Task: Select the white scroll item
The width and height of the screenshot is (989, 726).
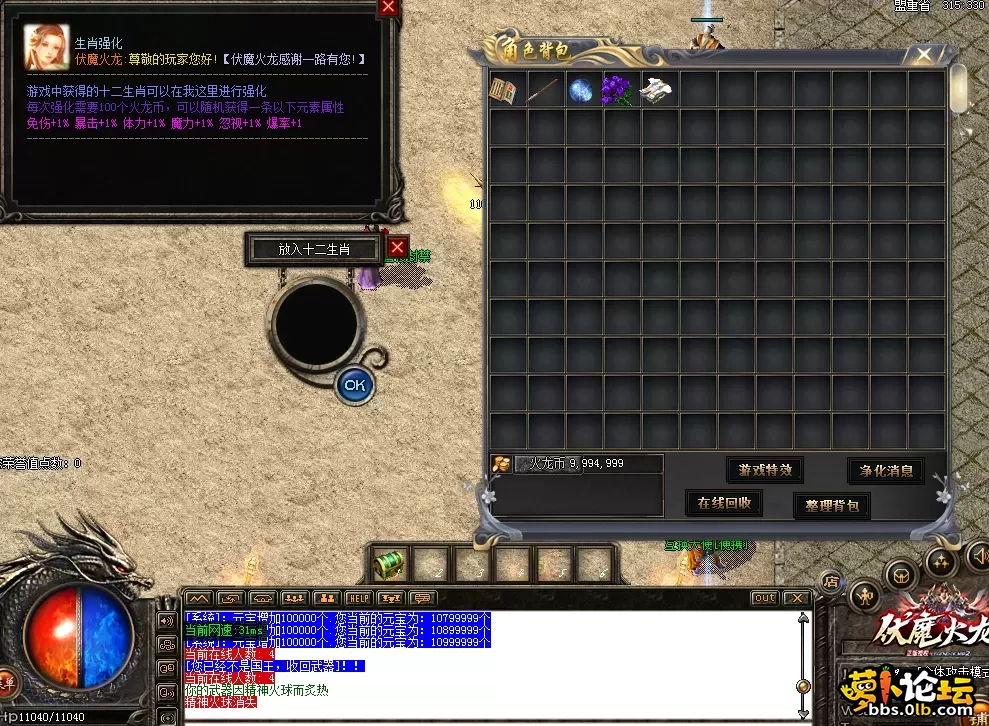Action: pos(657,91)
